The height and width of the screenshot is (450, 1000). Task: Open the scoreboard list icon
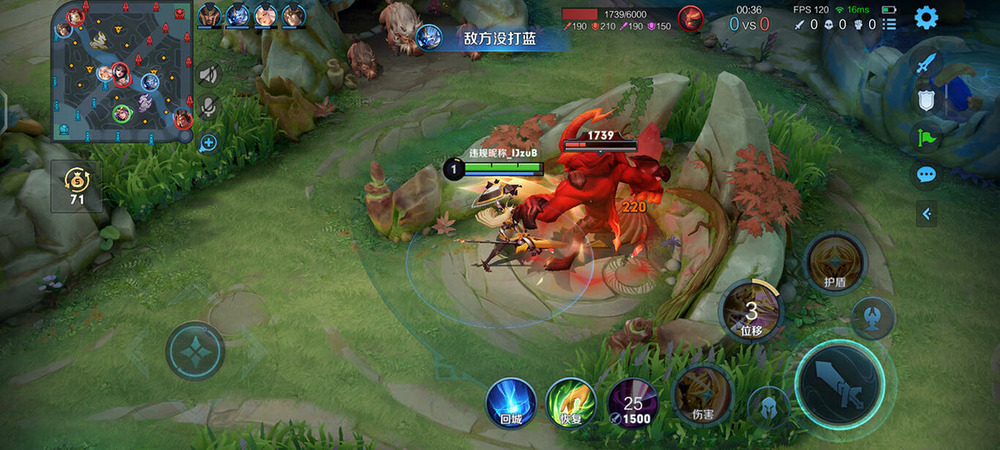(x=890, y=23)
